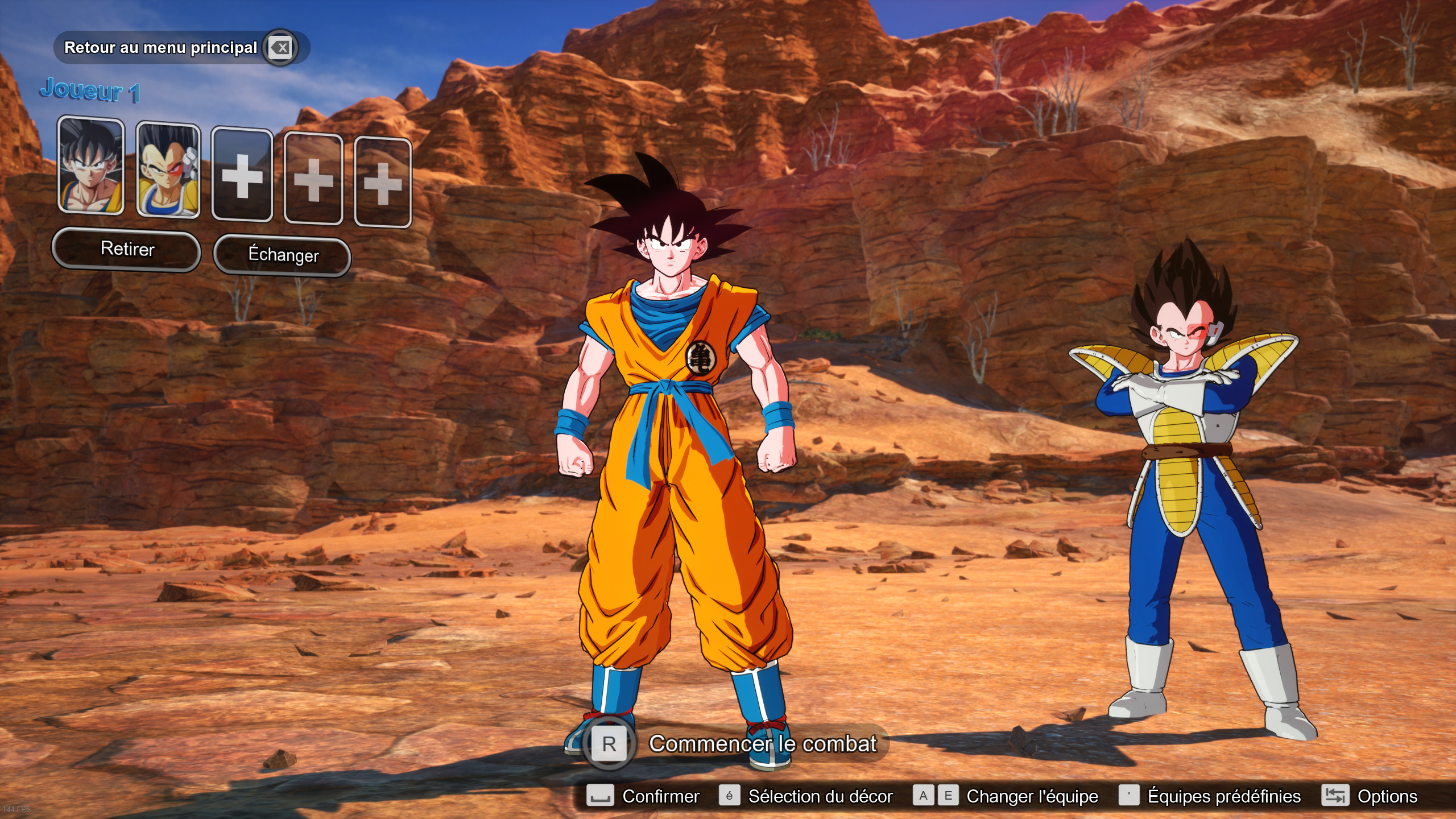Open the Options entry in the bottom bar
The image size is (1456, 819).
click(x=1390, y=796)
